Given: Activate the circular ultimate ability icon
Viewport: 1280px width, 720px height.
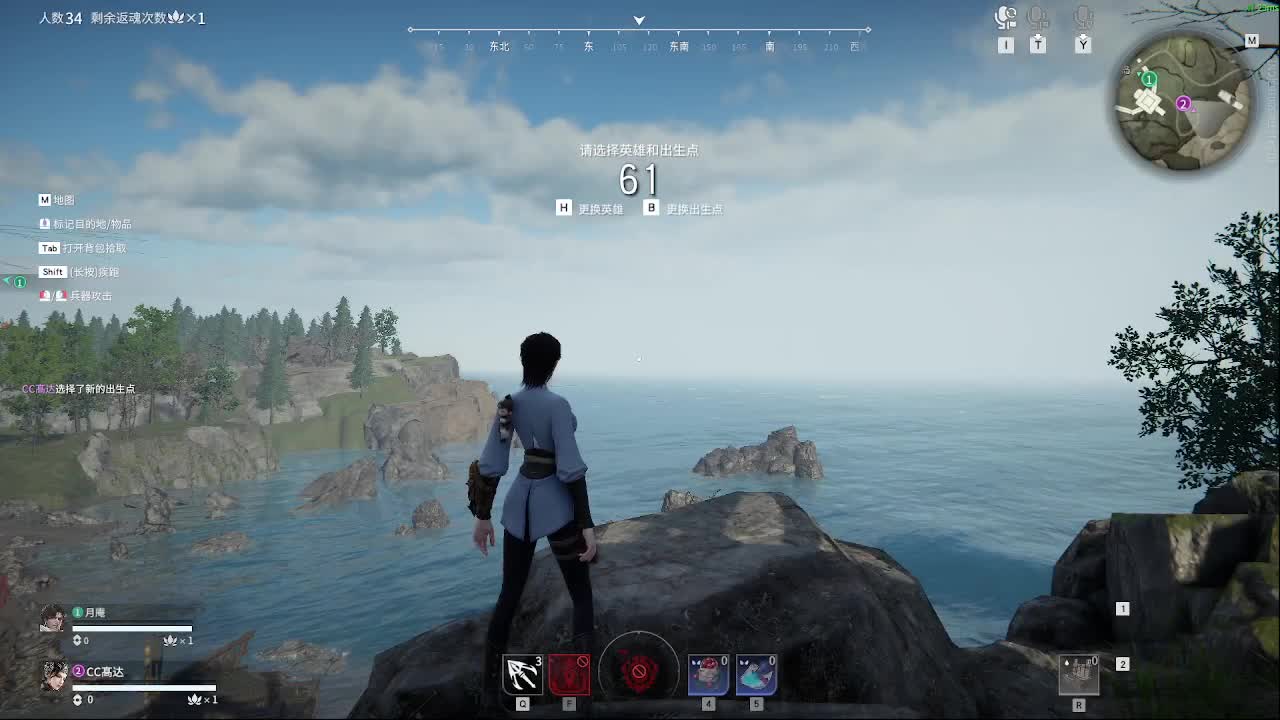Looking at the screenshot, I should click(639, 671).
